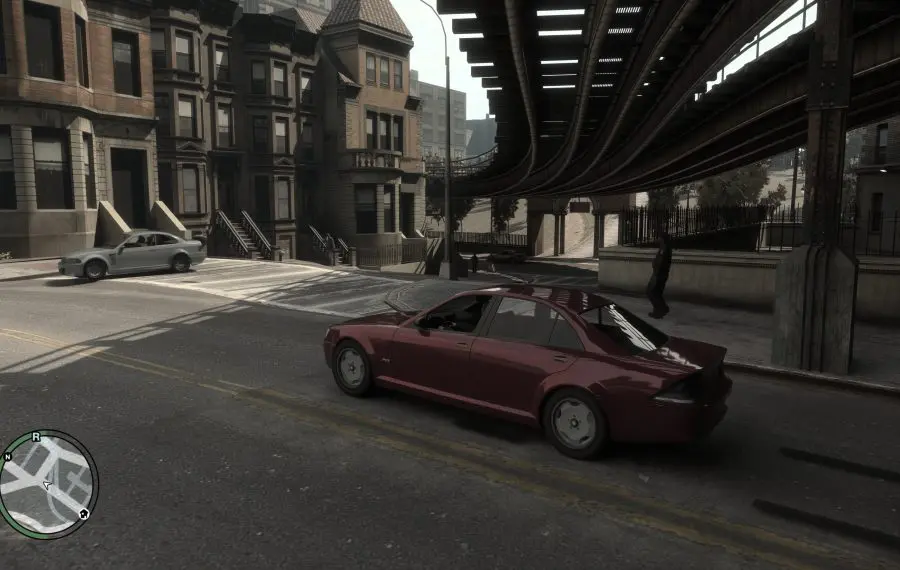Select the R contact blip on radar

pyautogui.click(x=36, y=437)
